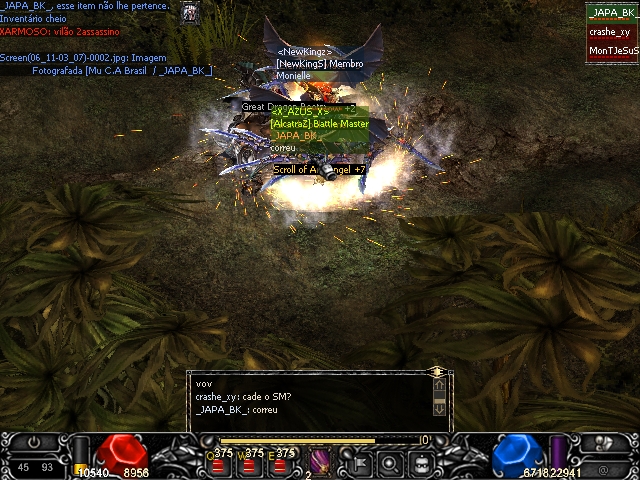Click the helmet face icon button
Viewport: 640px width, 480px height.
423,462
